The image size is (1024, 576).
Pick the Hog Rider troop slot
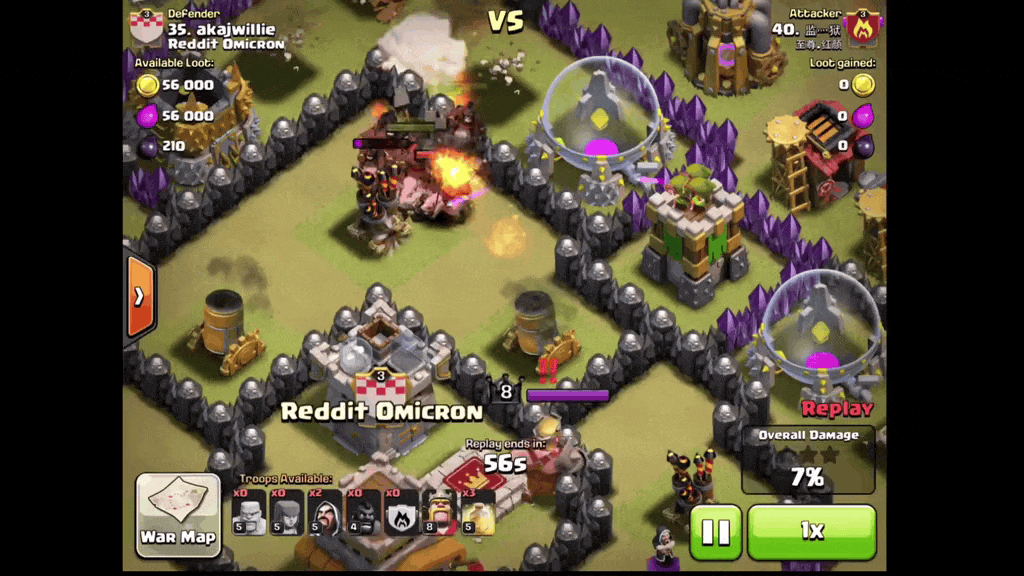point(363,512)
